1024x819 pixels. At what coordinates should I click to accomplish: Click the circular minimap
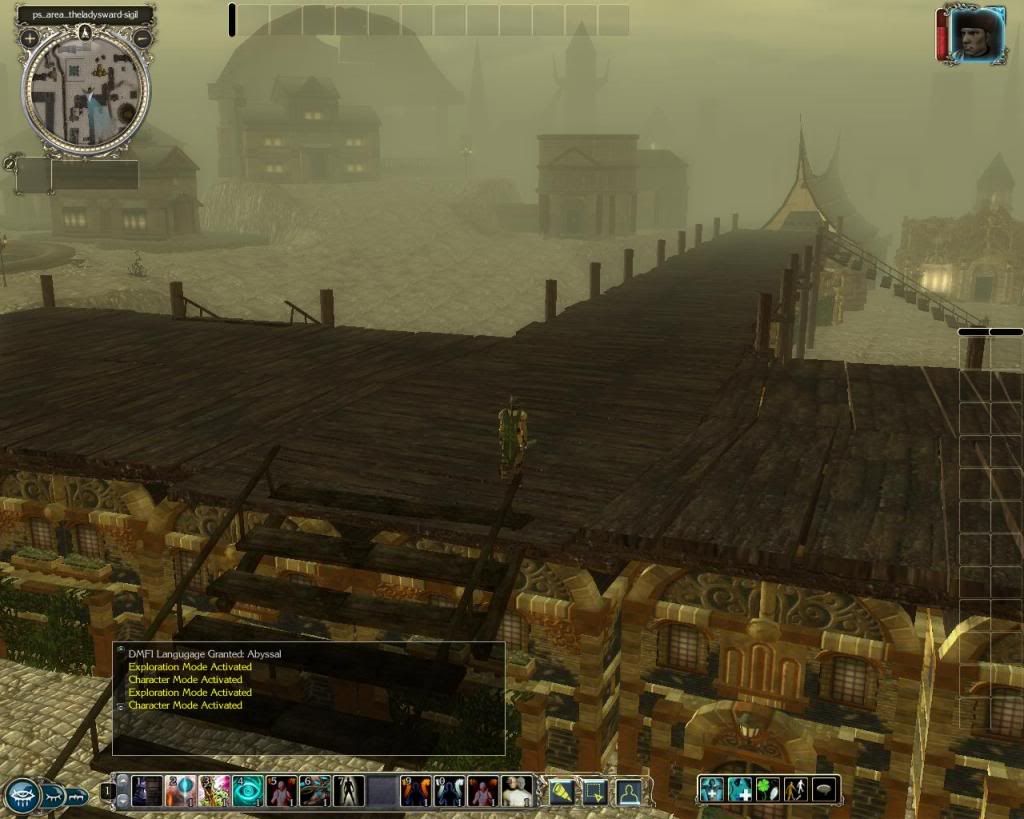point(86,92)
